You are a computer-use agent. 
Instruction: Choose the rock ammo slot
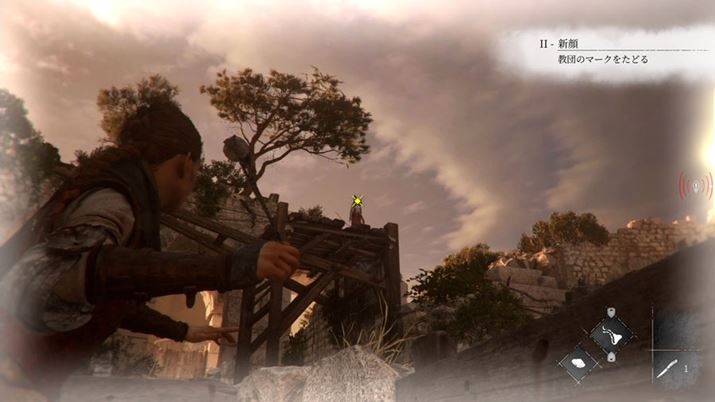tap(579, 362)
